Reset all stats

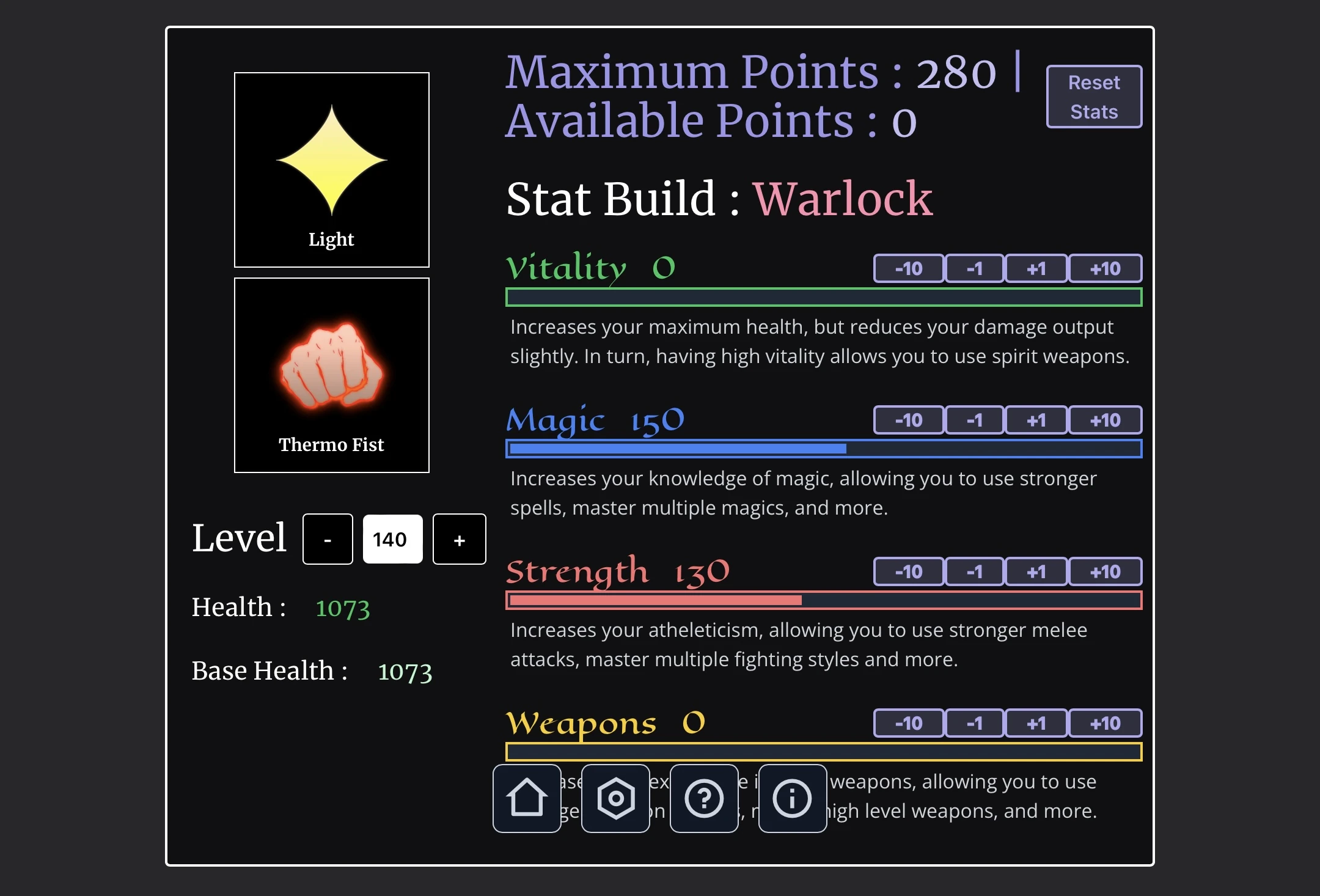point(1094,96)
